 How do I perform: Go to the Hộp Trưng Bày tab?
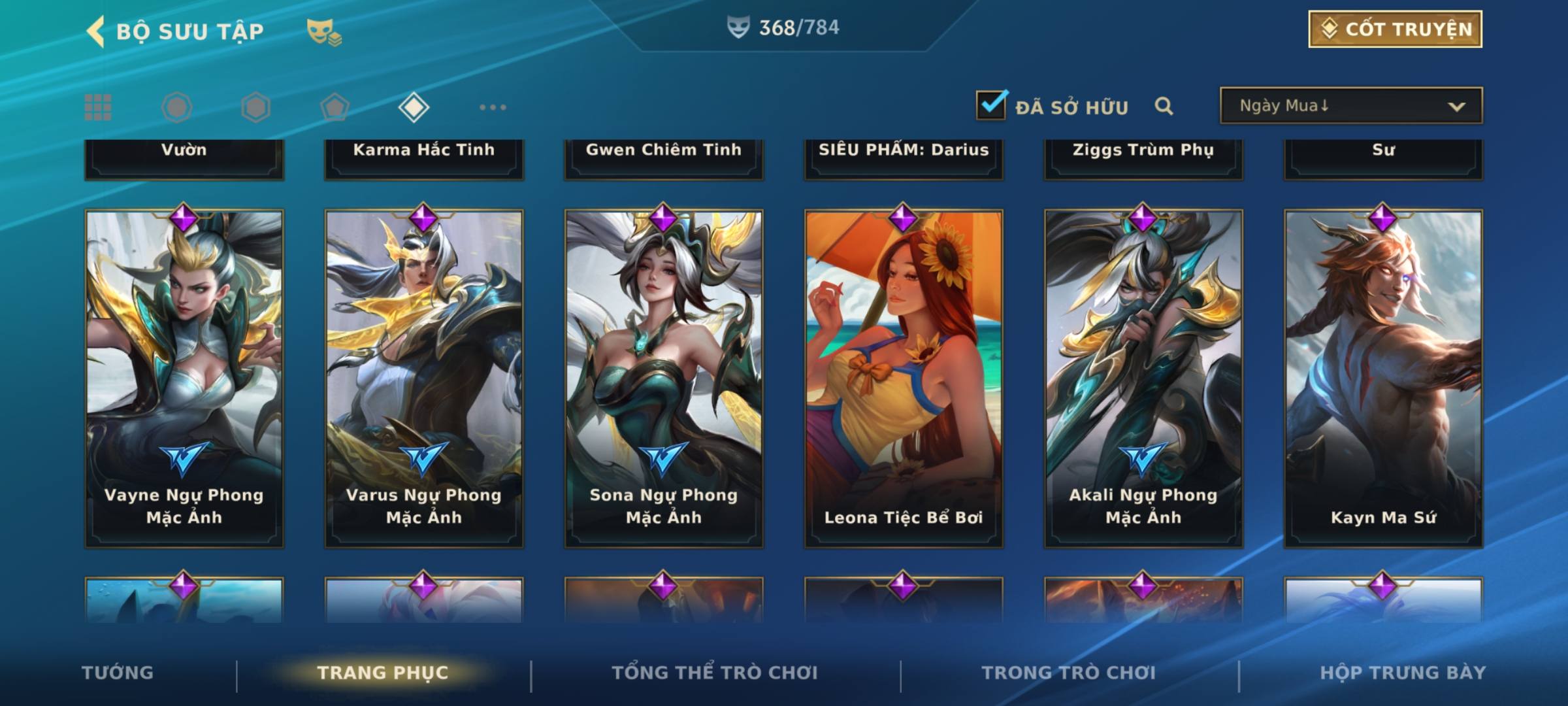(1403, 673)
